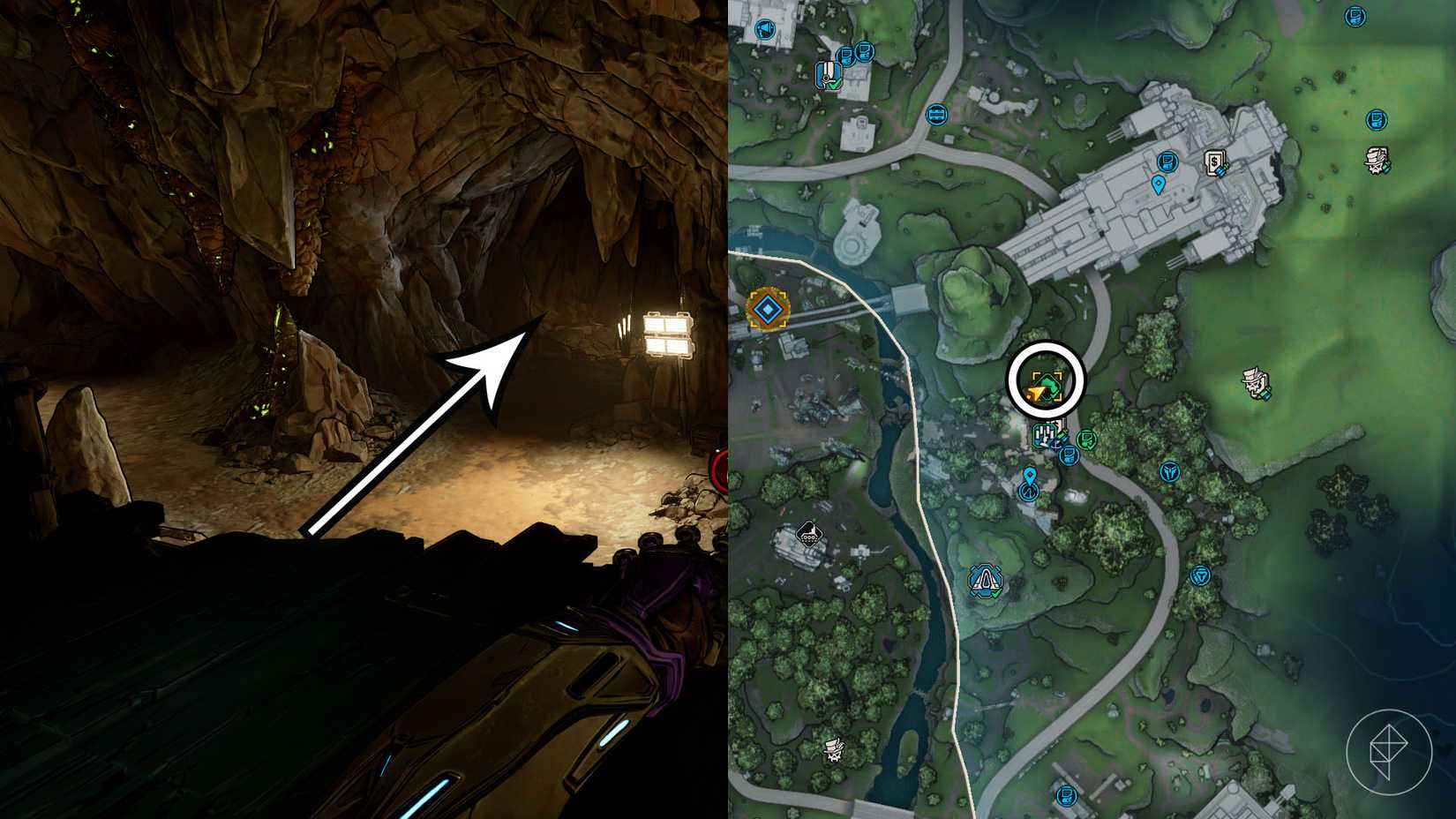
Task: Select the green vending machine icon near the settlement
Action: [x=1087, y=440]
